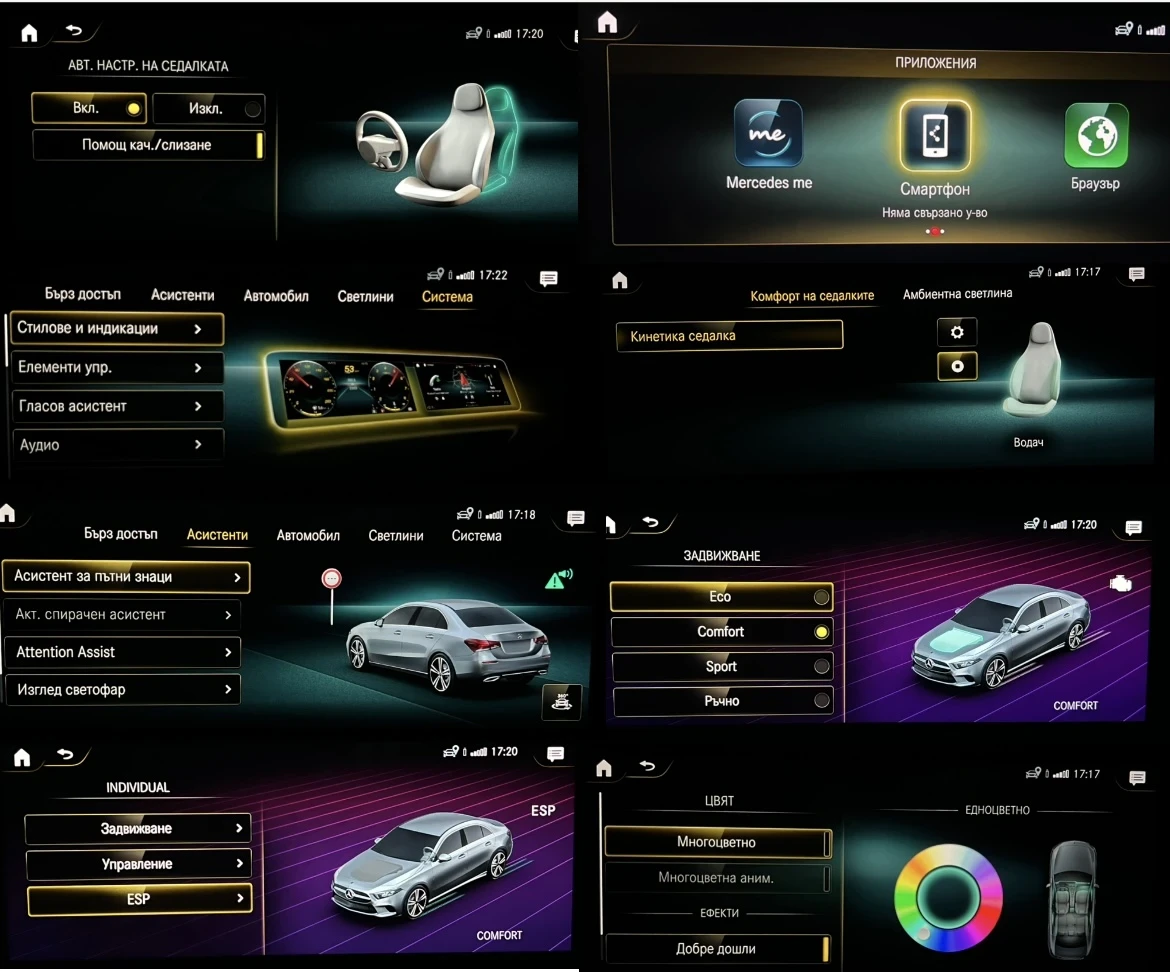Select the Eco drive mode
The width and height of the screenshot is (1170, 972).
point(721,597)
